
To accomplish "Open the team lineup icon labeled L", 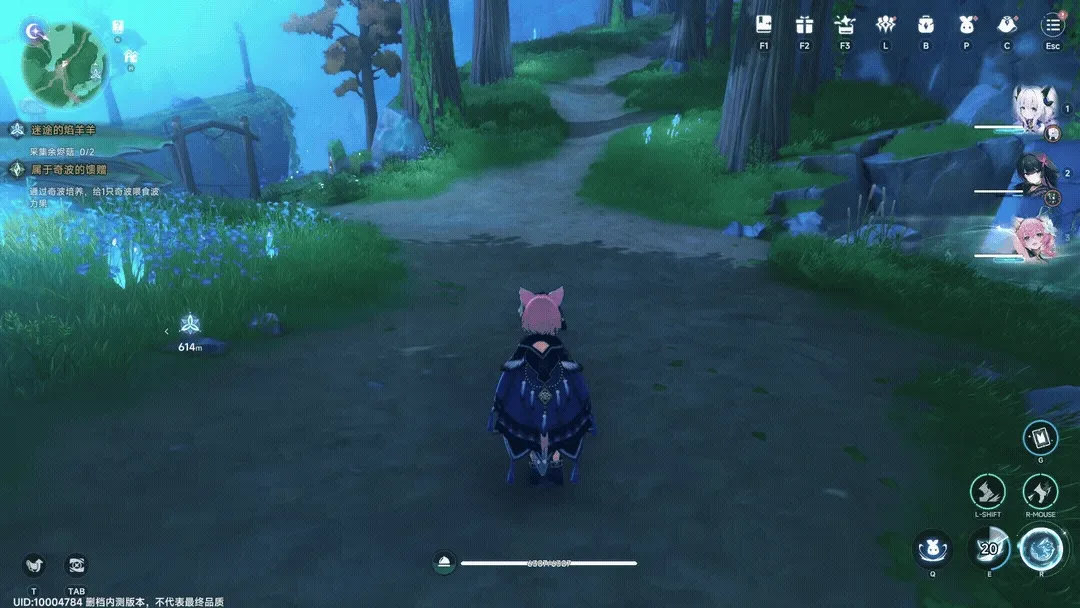I will pyautogui.click(x=885, y=25).
